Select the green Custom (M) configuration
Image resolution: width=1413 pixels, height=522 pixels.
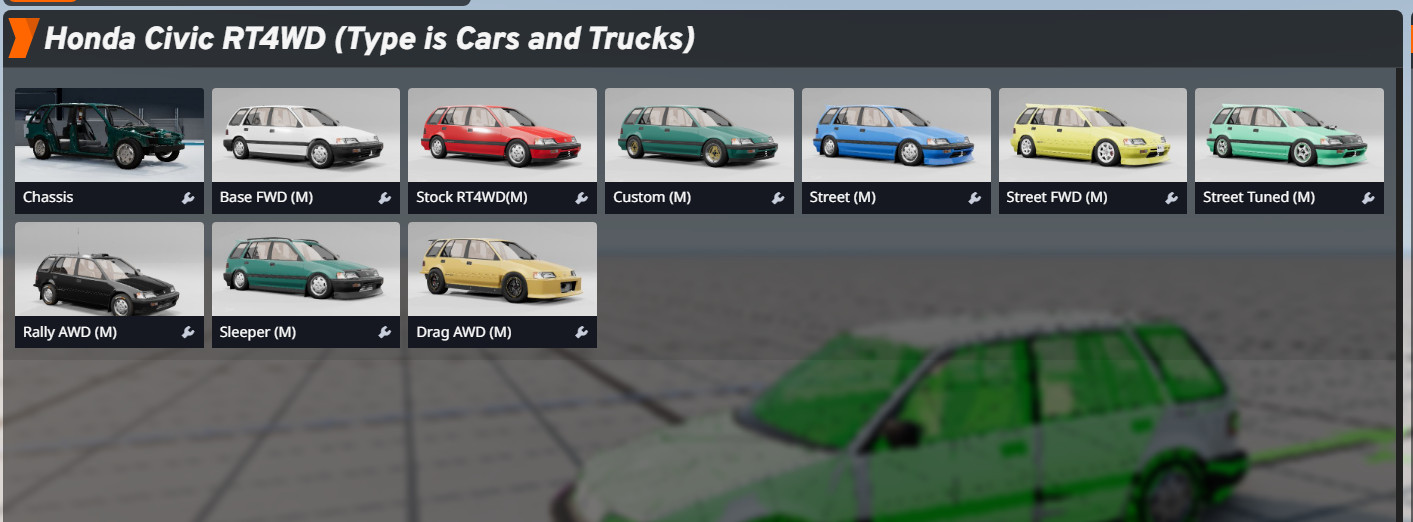(x=699, y=136)
